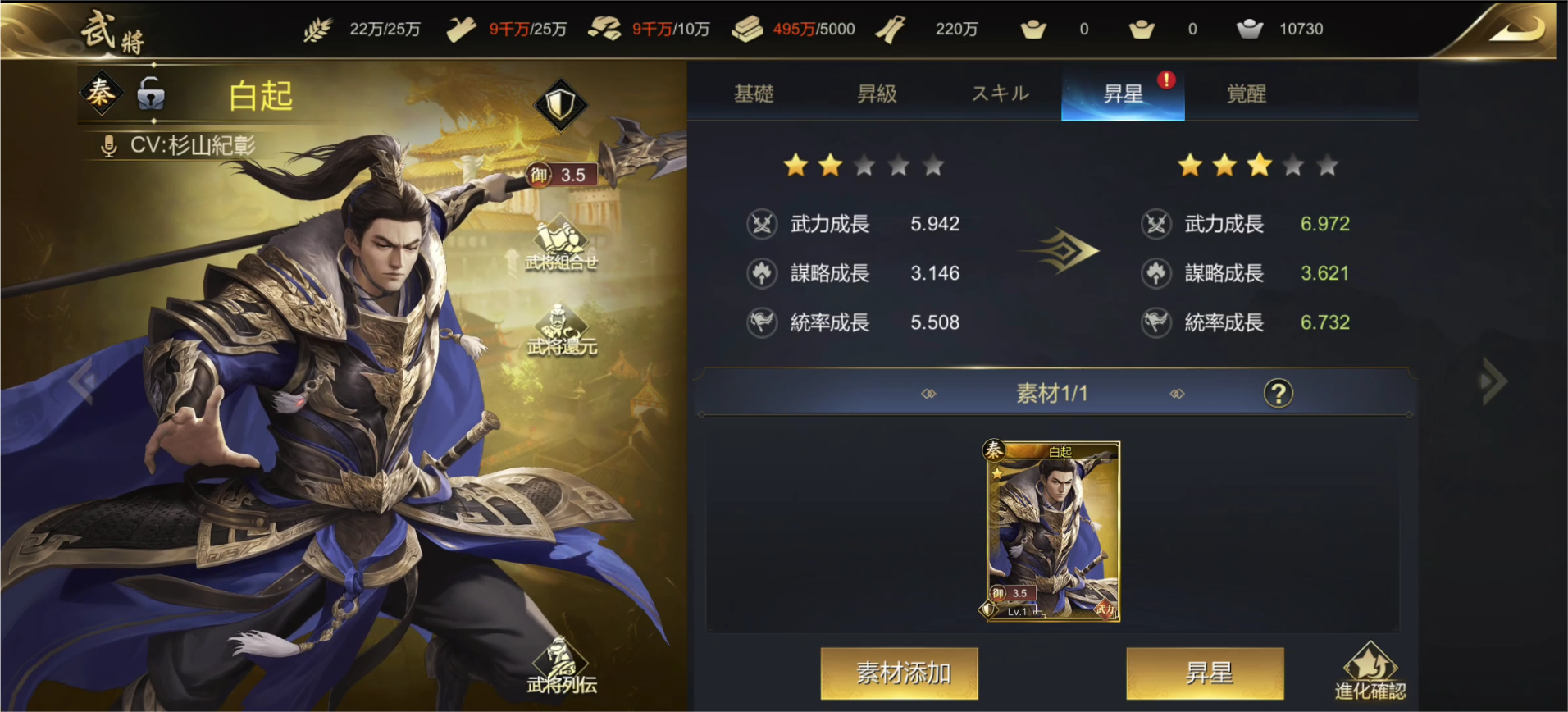Viewport: 1568px width, 712px height.
Task: Open 武将列伝 at bottom left
Action: point(563,673)
